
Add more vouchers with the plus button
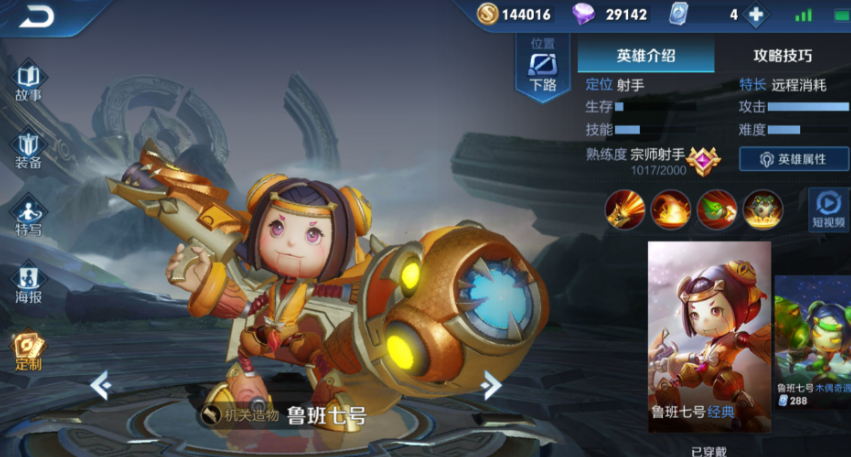pos(756,15)
